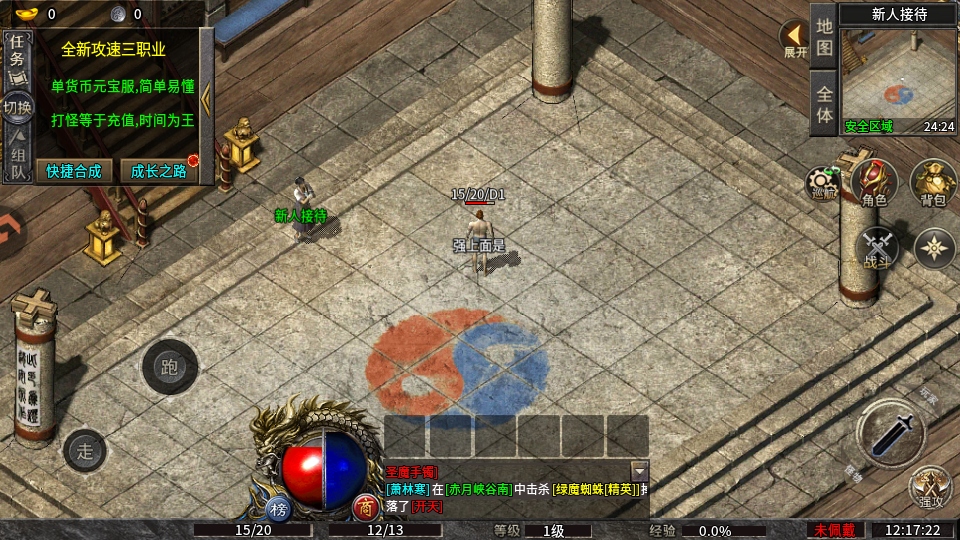The height and width of the screenshot is (540, 960).
Task: Open the 角色 character sheet
Action: (x=875, y=184)
